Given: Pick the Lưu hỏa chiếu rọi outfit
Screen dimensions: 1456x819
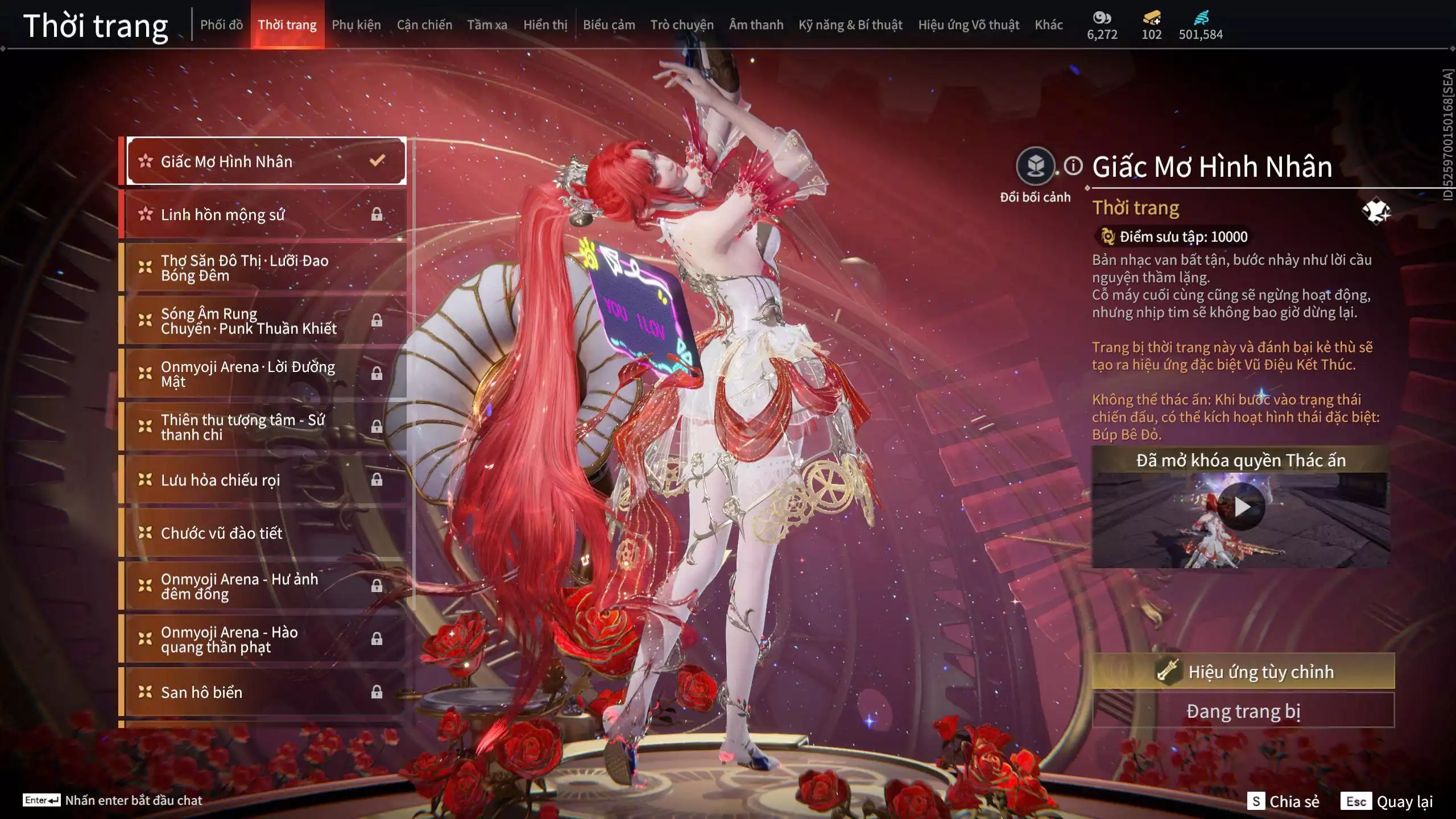Looking at the screenshot, I should (265, 480).
